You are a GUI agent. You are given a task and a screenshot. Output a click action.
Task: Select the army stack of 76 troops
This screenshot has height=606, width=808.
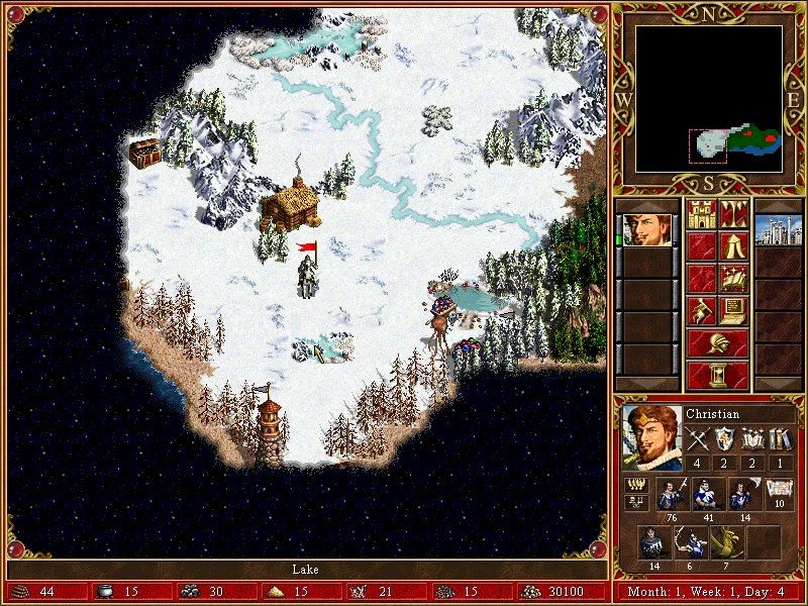click(669, 497)
